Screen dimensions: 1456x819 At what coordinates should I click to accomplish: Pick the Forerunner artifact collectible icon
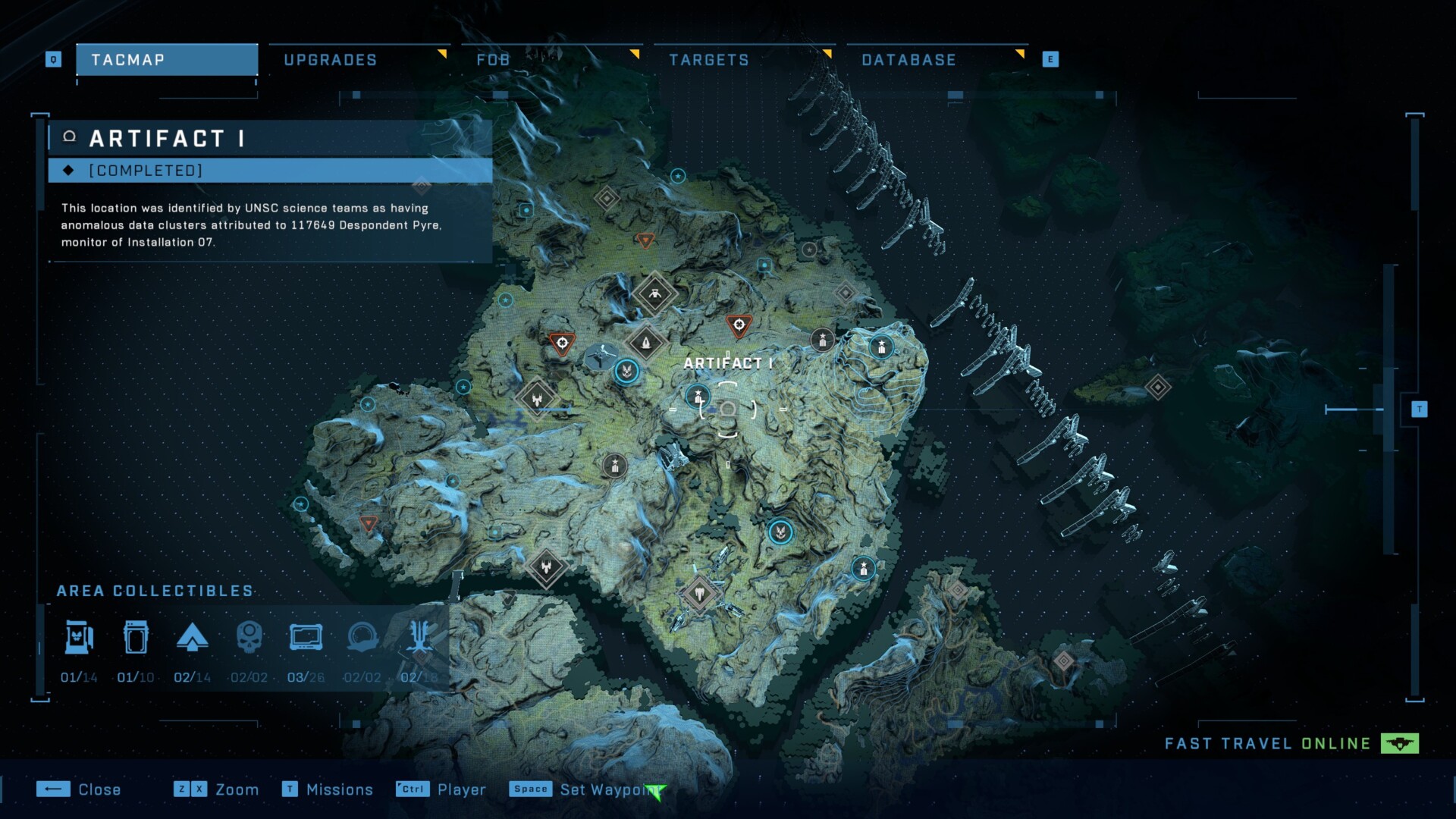click(x=362, y=638)
